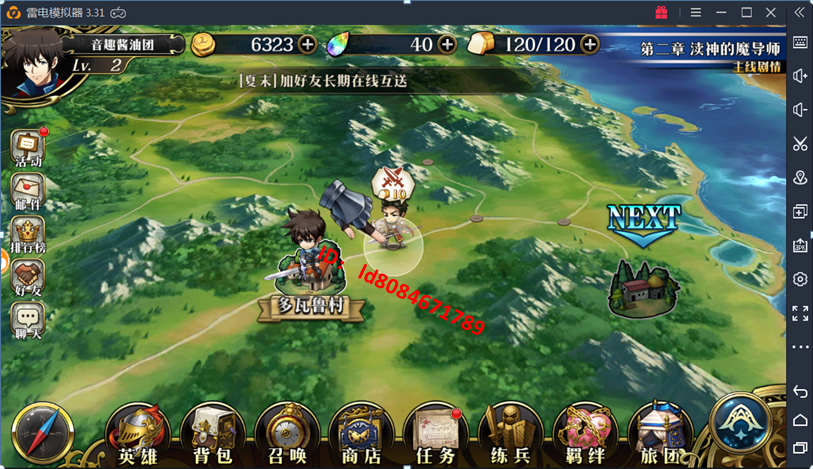Tap the compass icon at bottom left
Screen dimensions: 813x469
44,434
